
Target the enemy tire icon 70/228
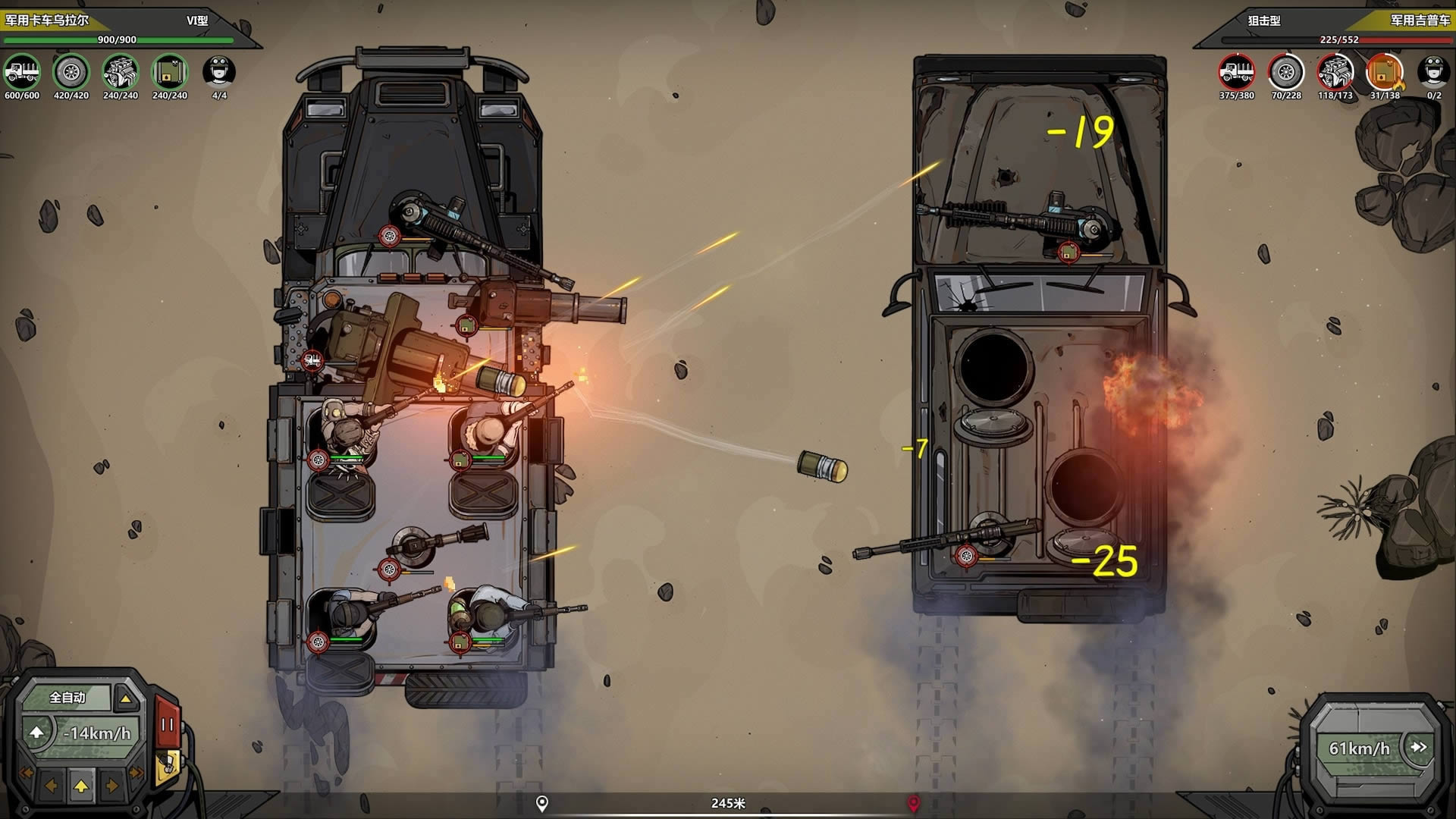coord(1286,73)
